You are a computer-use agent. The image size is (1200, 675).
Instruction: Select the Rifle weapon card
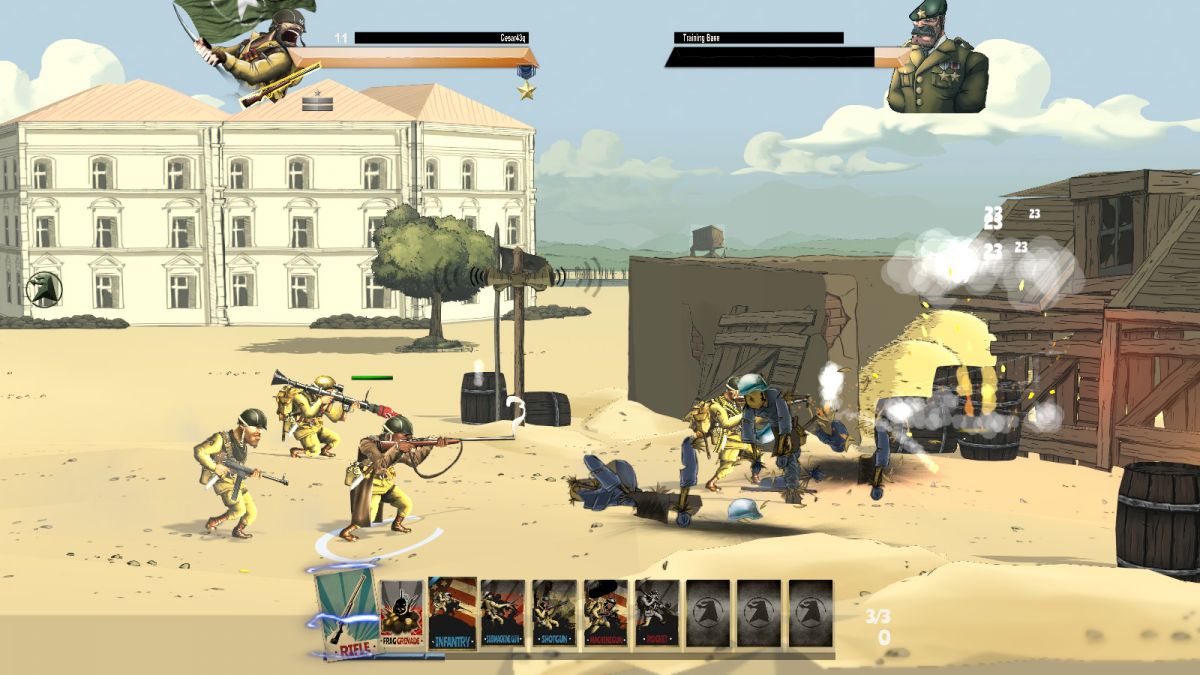[x=346, y=610]
